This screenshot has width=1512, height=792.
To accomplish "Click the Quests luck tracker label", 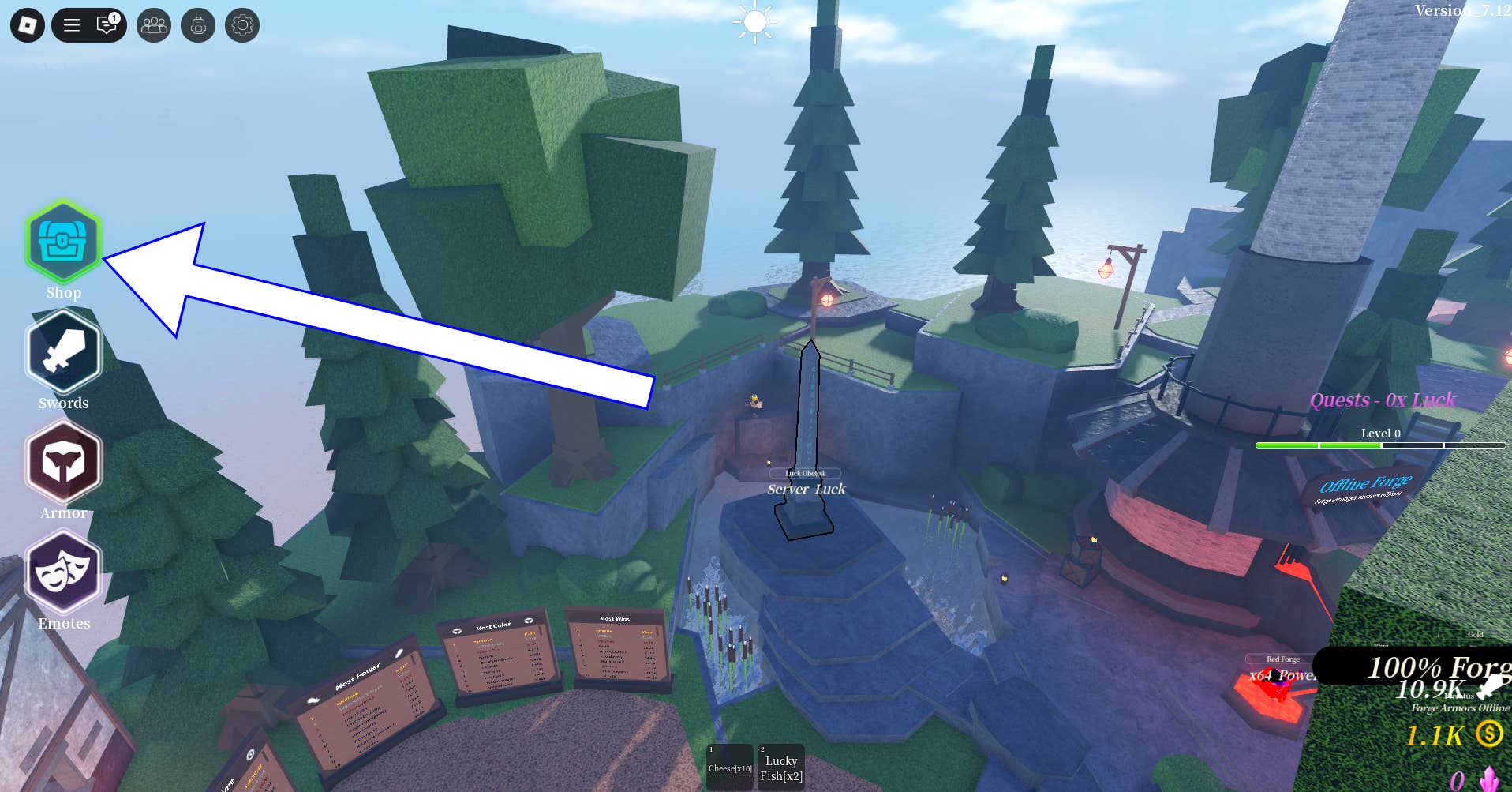I will pos(1382,400).
